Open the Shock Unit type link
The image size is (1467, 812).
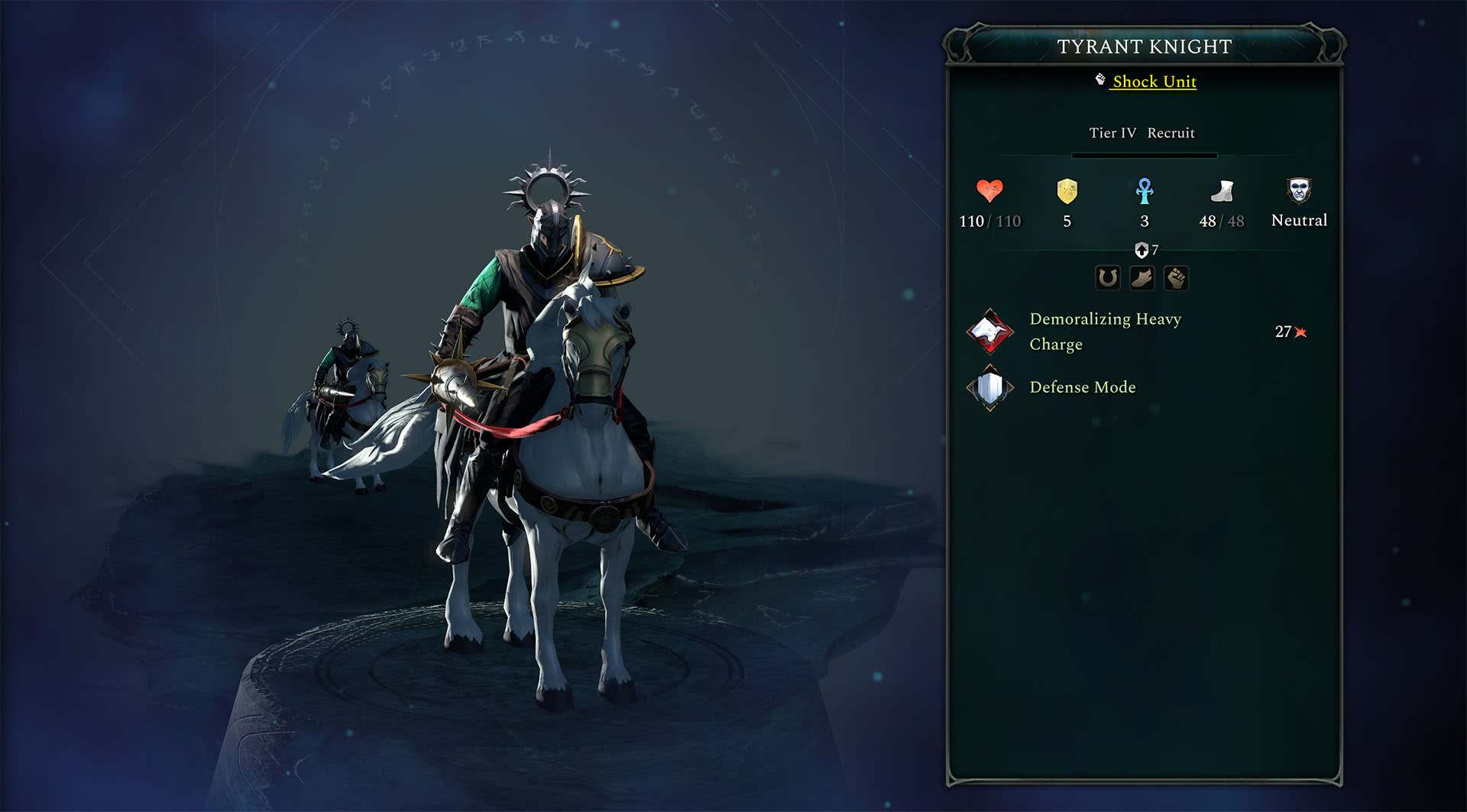[x=1154, y=82]
